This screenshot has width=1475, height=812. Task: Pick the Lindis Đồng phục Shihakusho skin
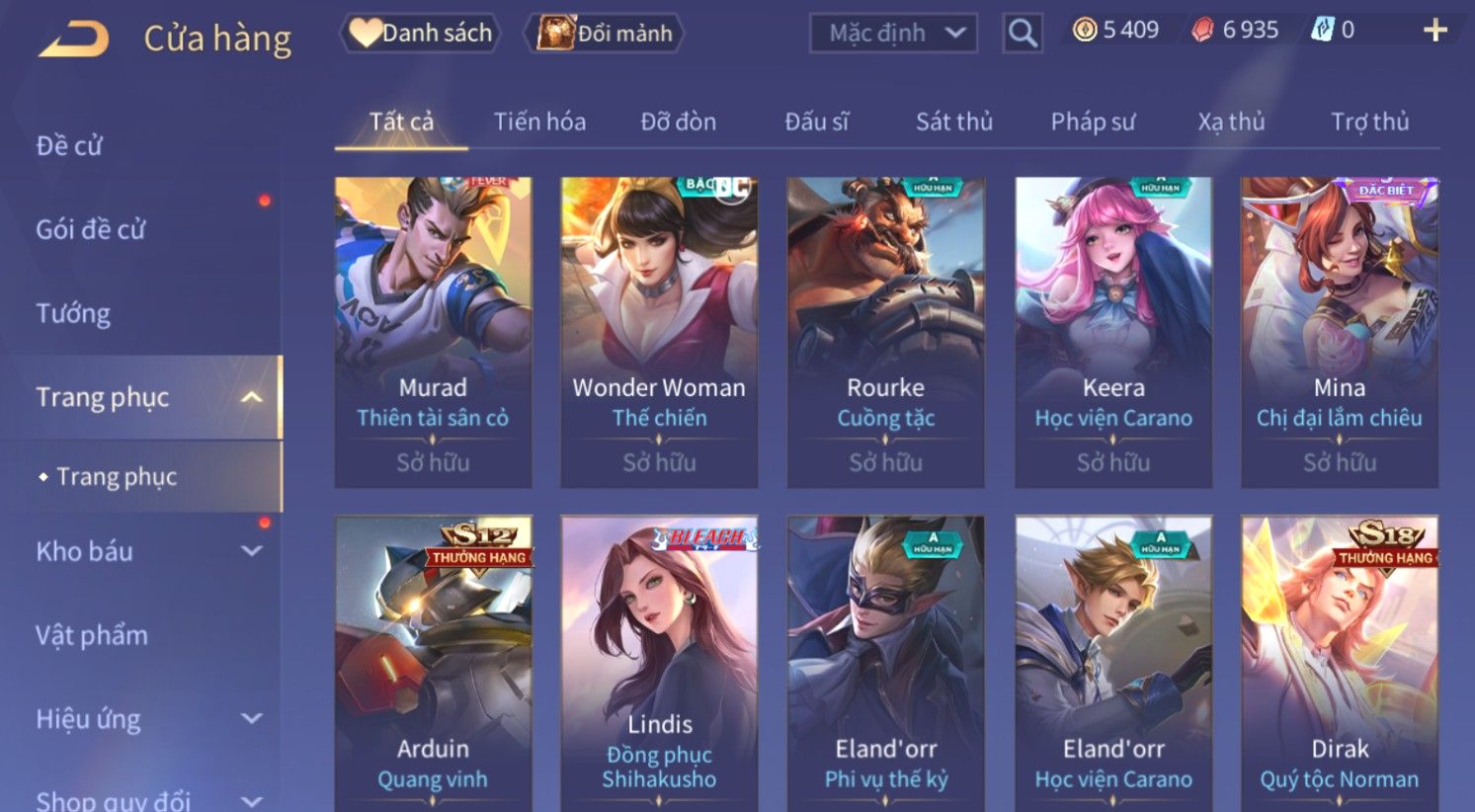pos(659,662)
